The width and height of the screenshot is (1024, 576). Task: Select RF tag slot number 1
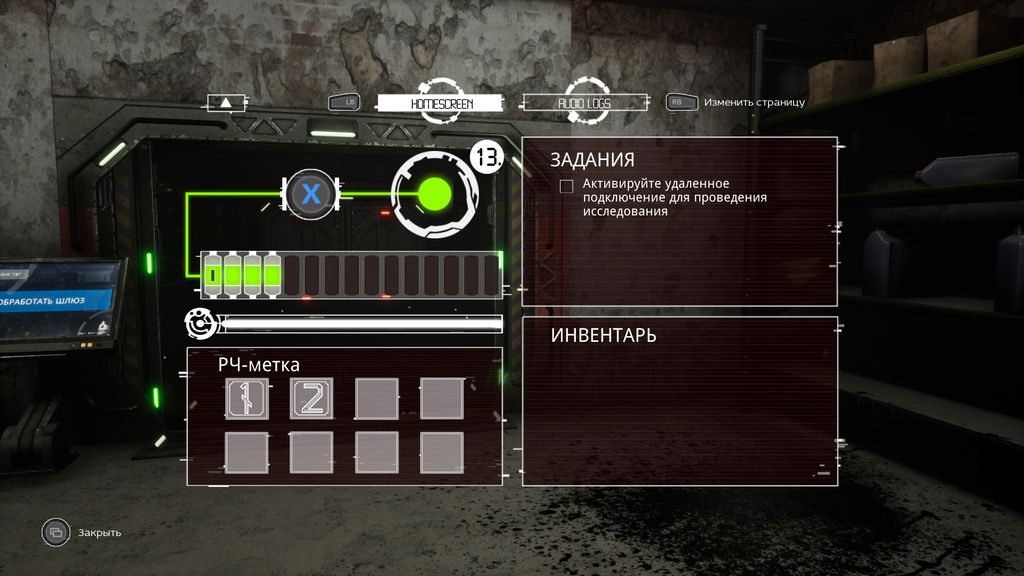click(246, 398)
